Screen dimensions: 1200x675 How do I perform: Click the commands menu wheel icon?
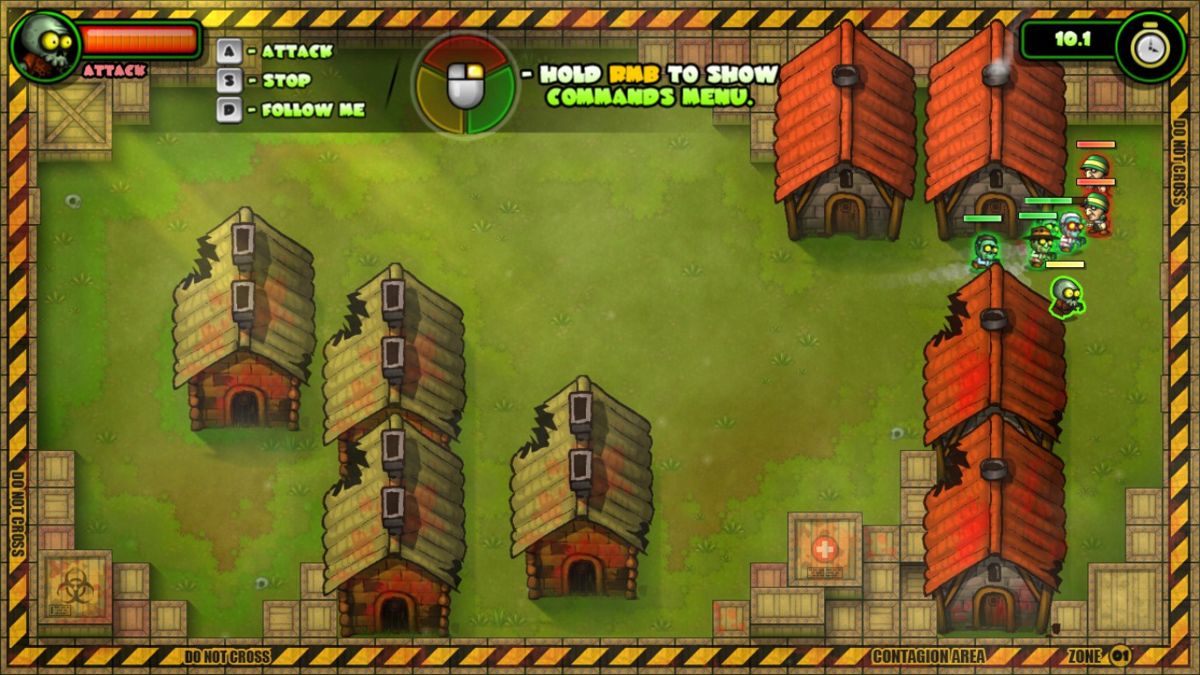tap(465, 86)
